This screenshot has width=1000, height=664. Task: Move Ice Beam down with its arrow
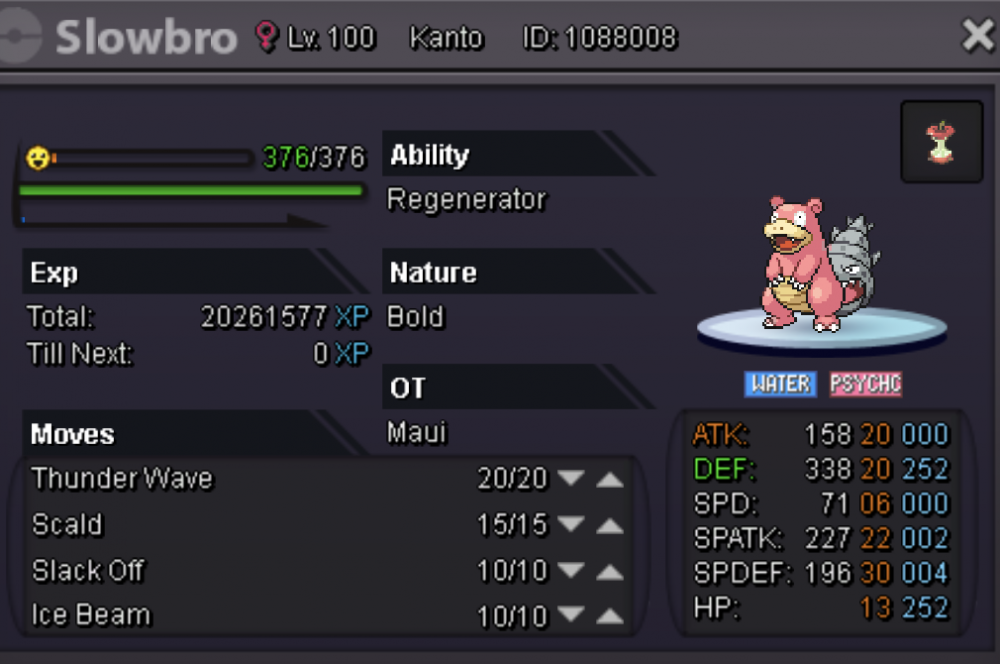pos(571,615)
